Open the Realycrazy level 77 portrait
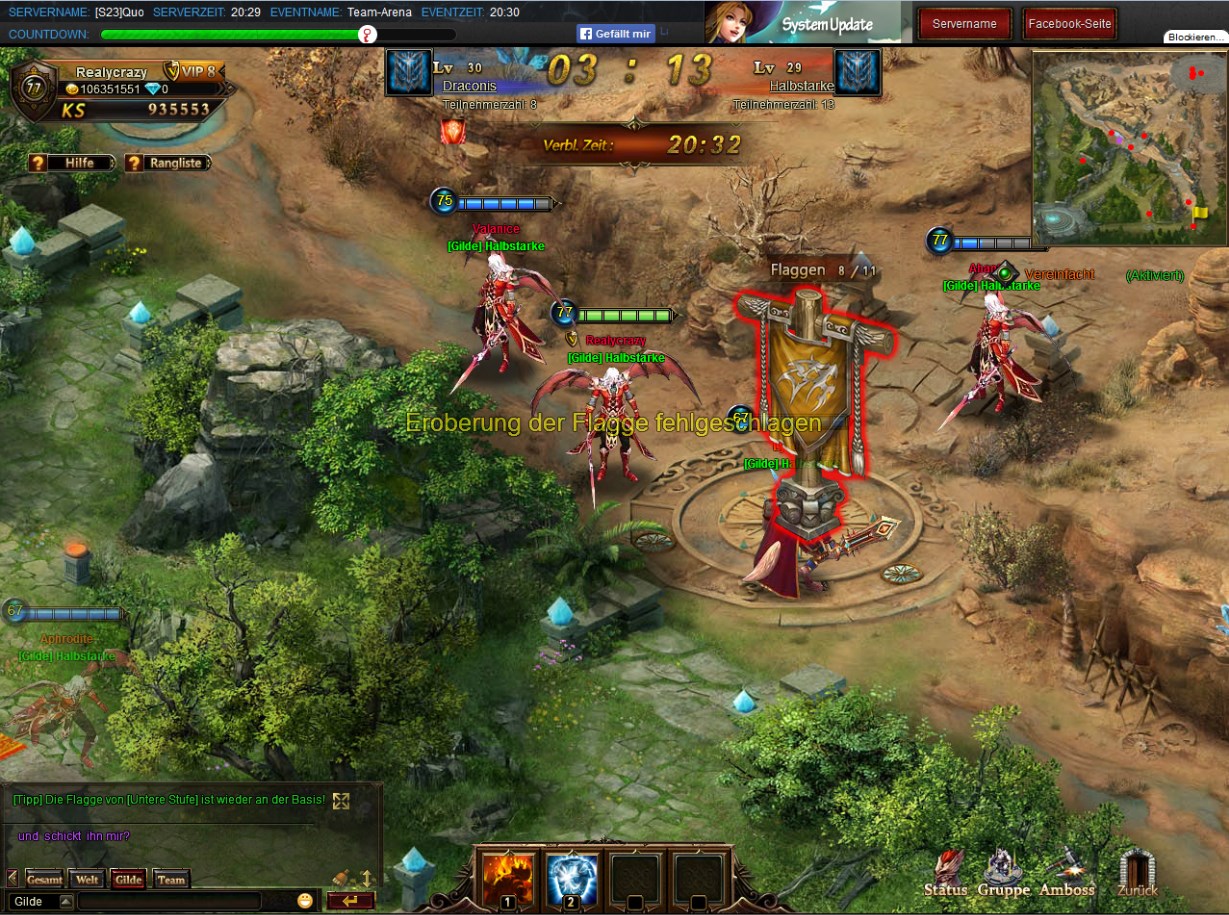The height and width of the screenshot is (915, 1229). click(34, 88)
